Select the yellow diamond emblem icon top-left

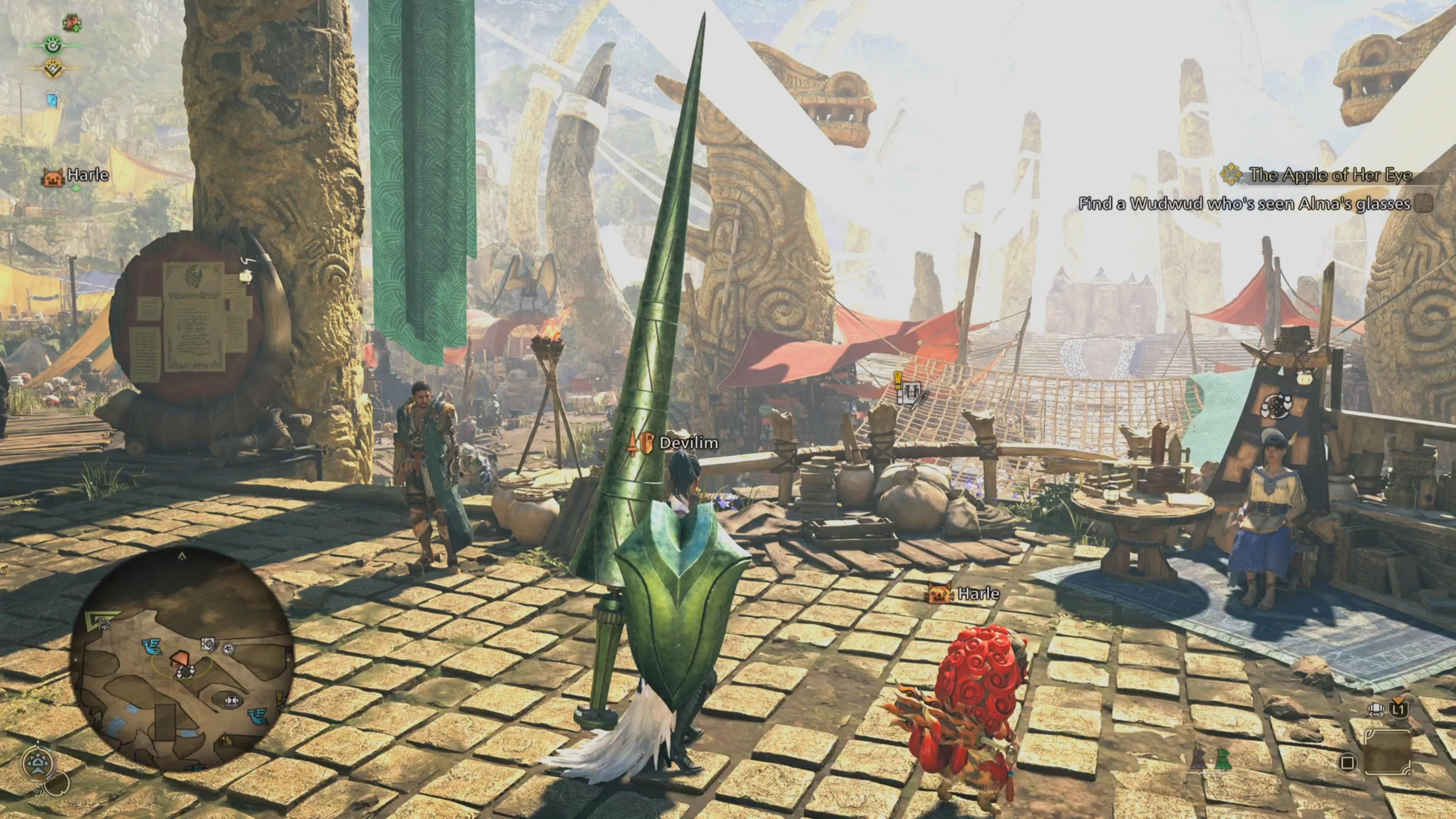pyautogui.click(x=53, y=69)
